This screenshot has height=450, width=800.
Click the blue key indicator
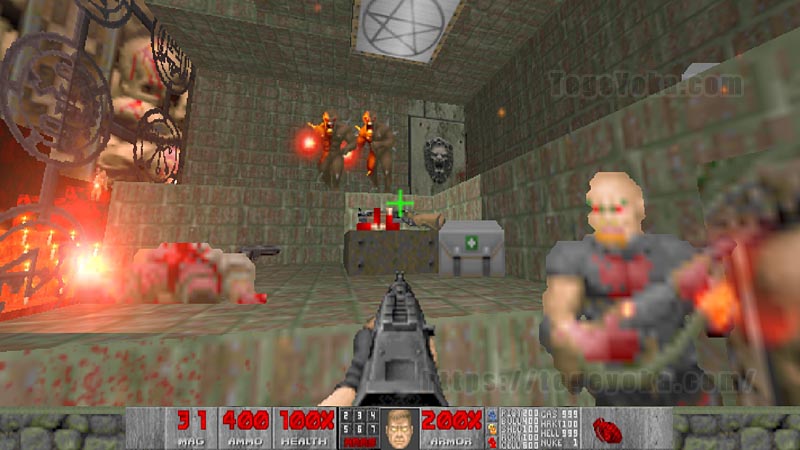pos(490,414)
